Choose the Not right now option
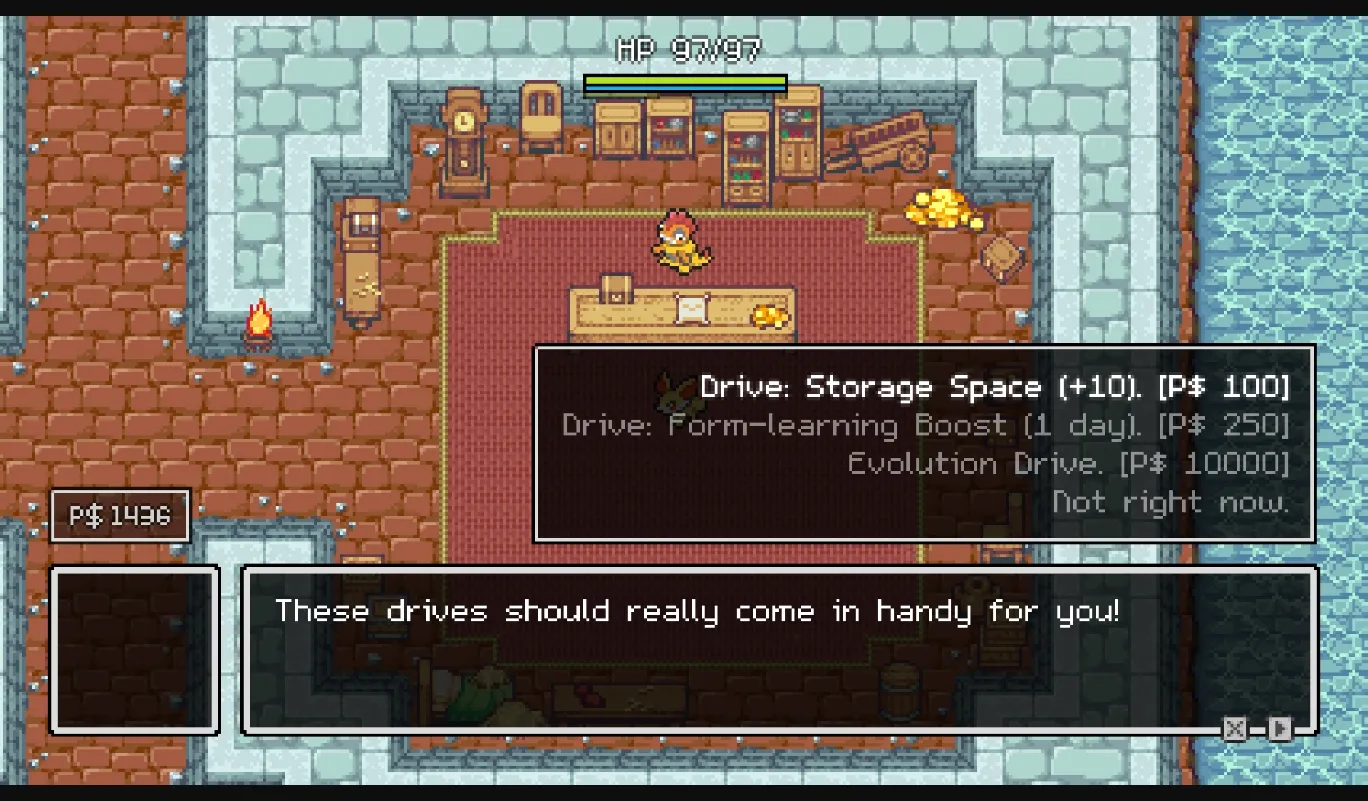 click(x=1170, y=501)
